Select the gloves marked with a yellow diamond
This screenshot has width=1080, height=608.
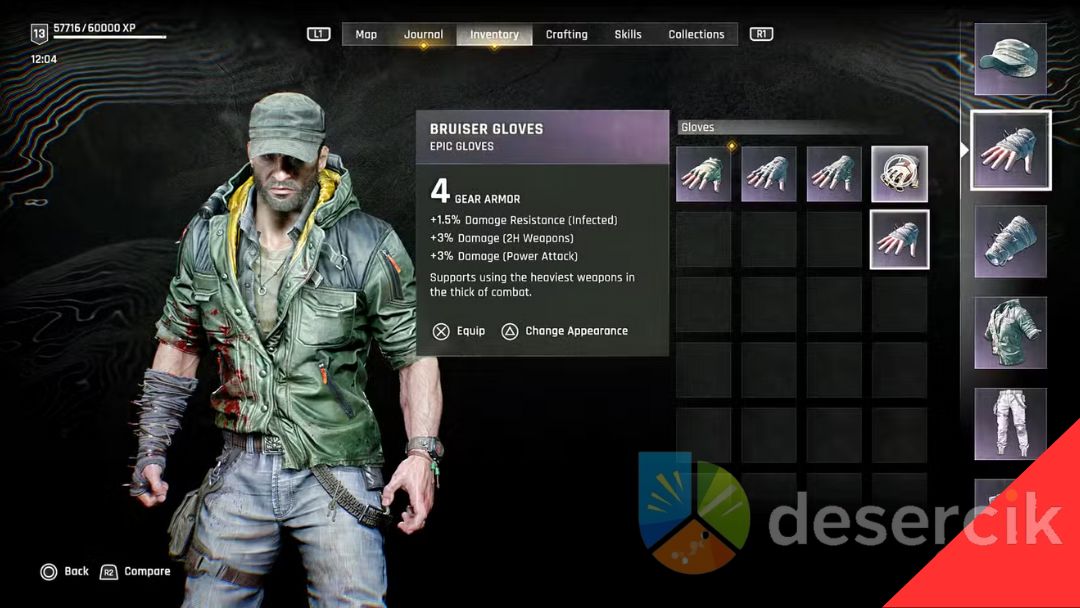tap(704, 174)
